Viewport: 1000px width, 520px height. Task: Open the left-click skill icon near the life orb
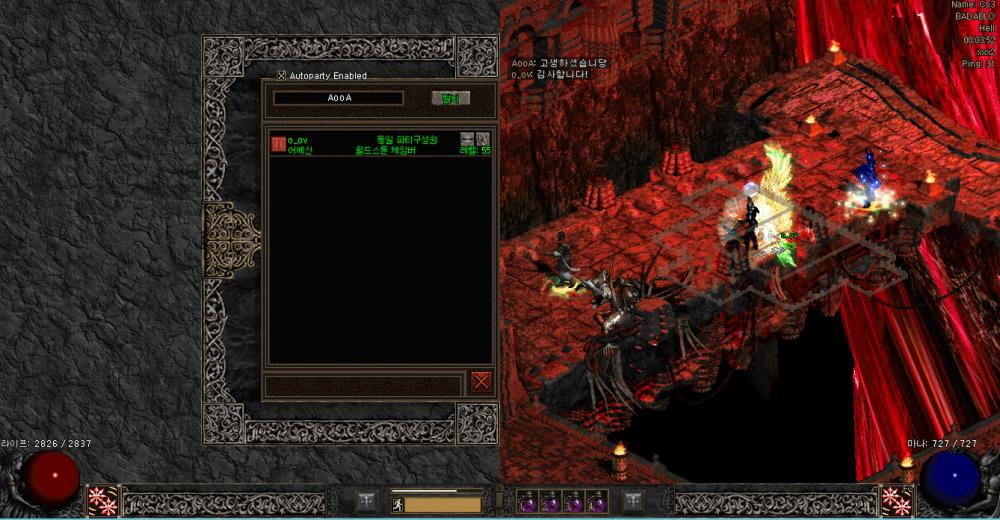pyautogui.click(x=102, y=500)
